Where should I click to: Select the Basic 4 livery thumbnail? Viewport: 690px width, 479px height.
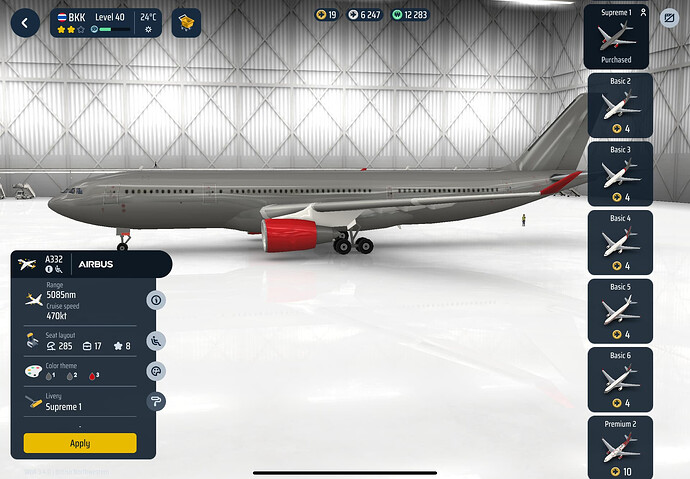[x=620, y=242]
